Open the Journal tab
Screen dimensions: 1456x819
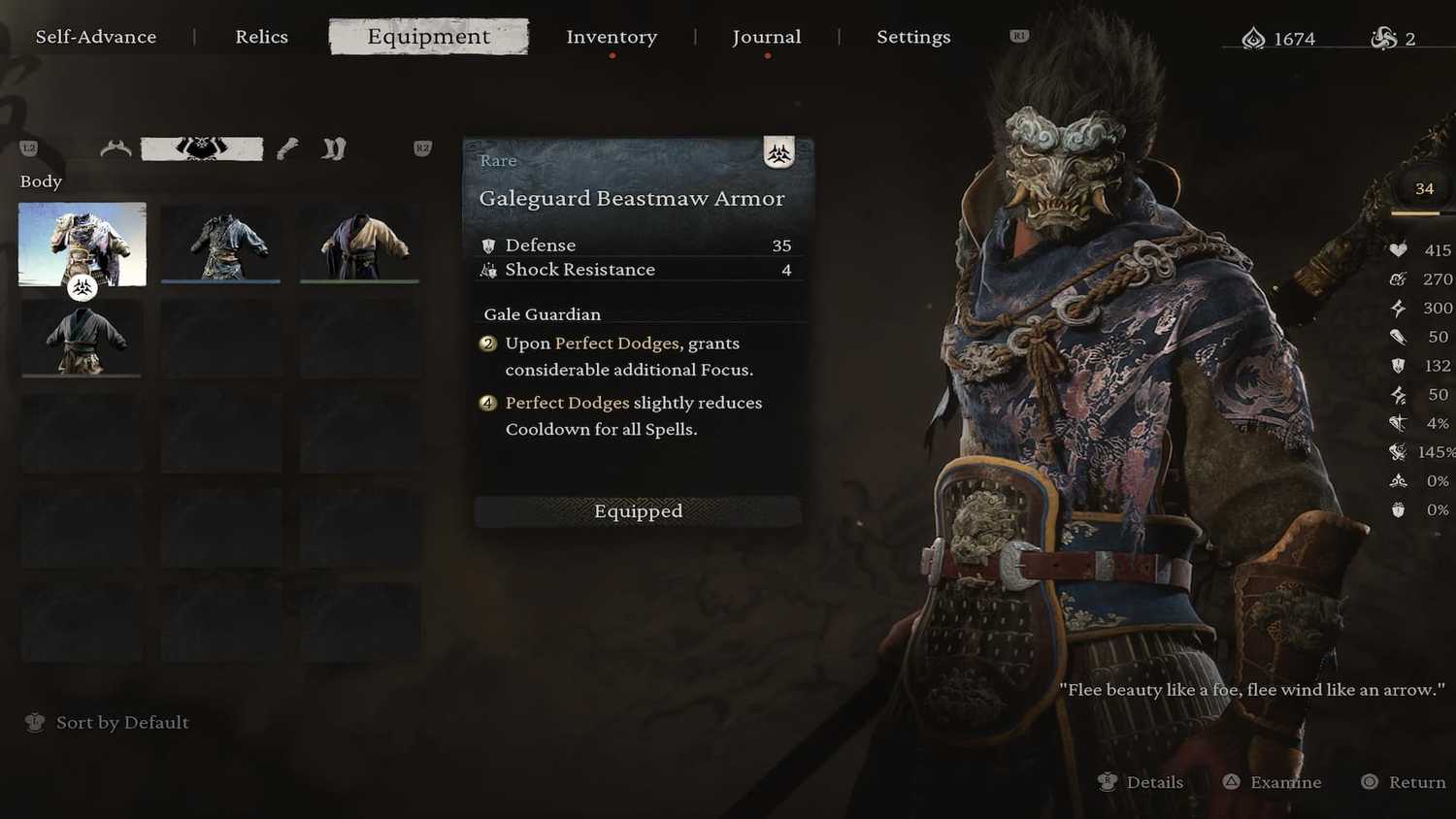coord(767,37)
